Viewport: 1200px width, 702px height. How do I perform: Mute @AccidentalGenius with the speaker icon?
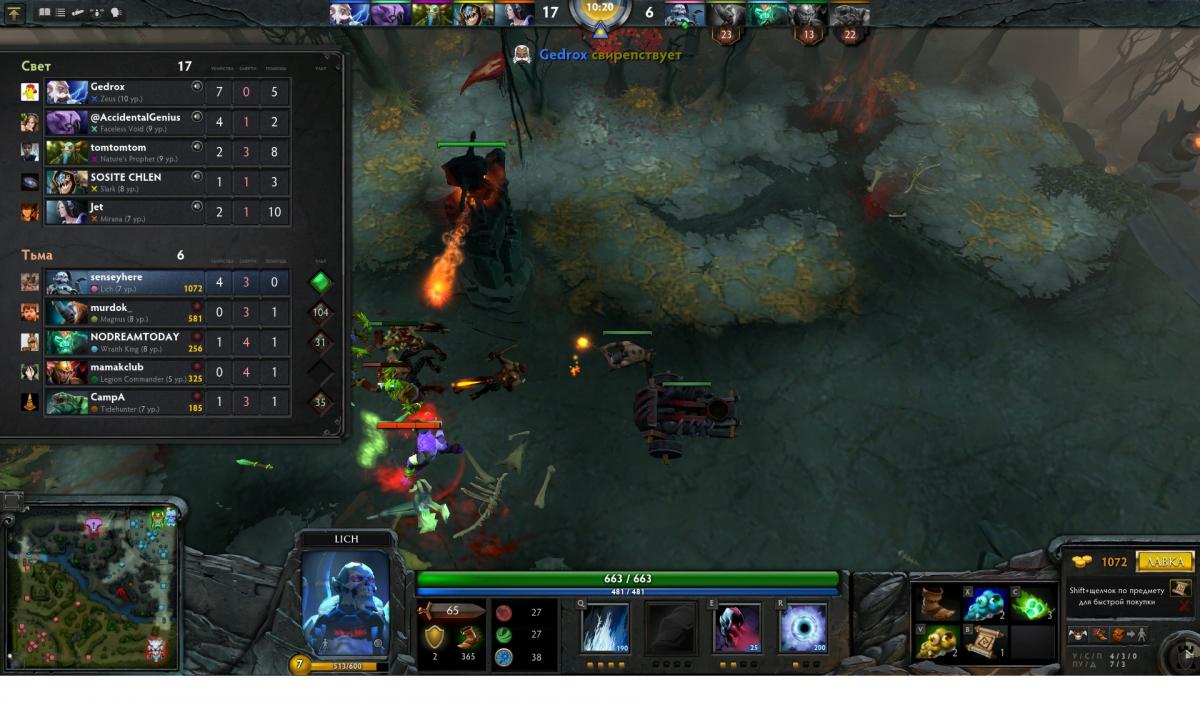pyautogui.click(x=197, y=117)
